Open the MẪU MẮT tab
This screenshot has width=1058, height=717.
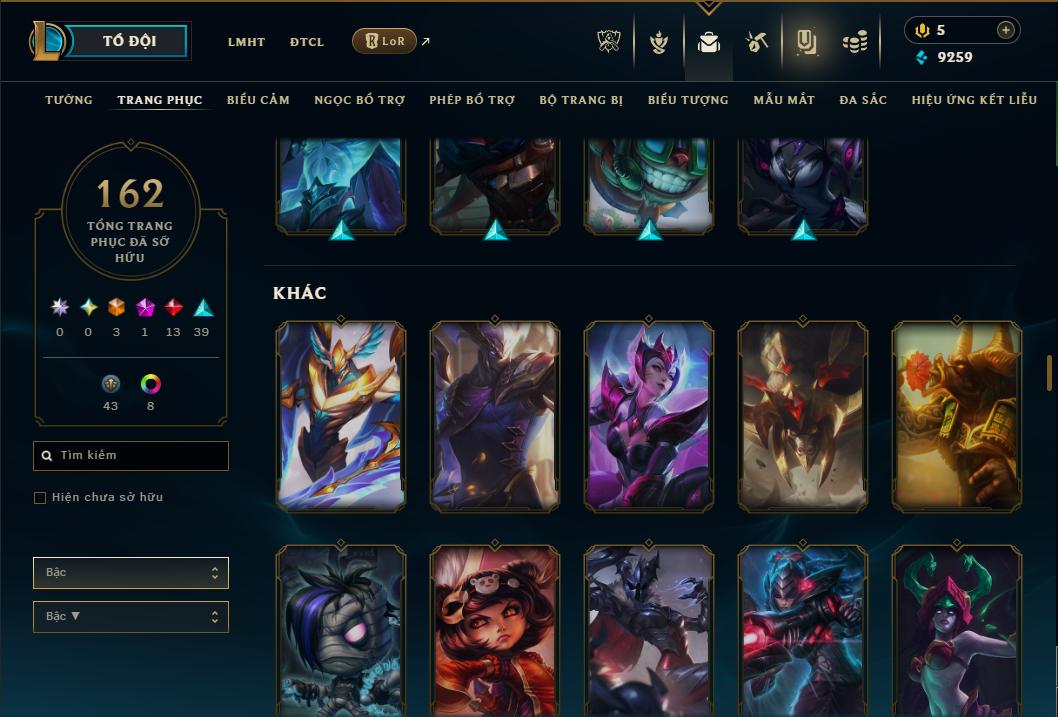[x=784, y=100]
